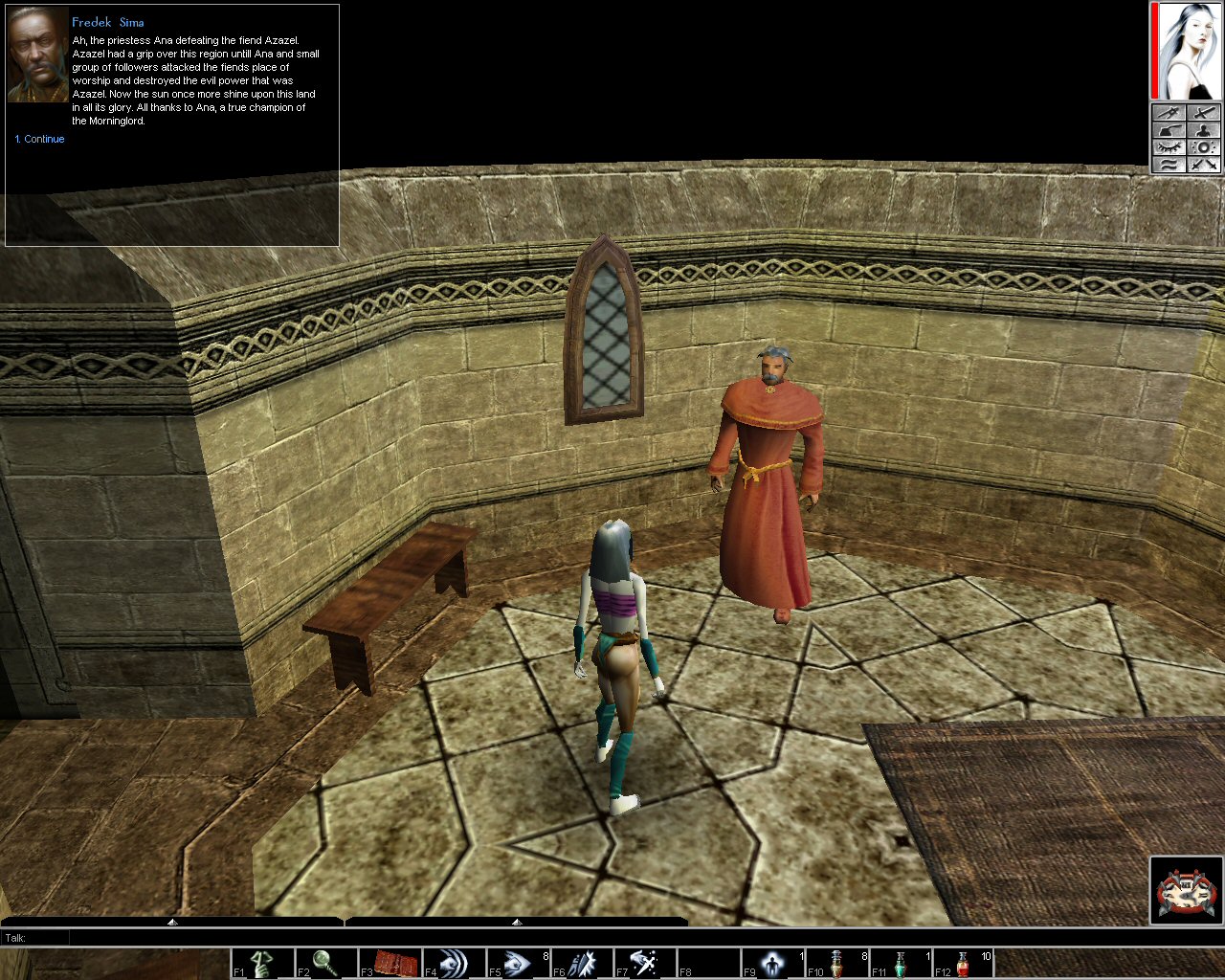The width and height of the screenshot is (1225, 980).
Task: Click the person silhouette button
Action: tap(1203, 130)
